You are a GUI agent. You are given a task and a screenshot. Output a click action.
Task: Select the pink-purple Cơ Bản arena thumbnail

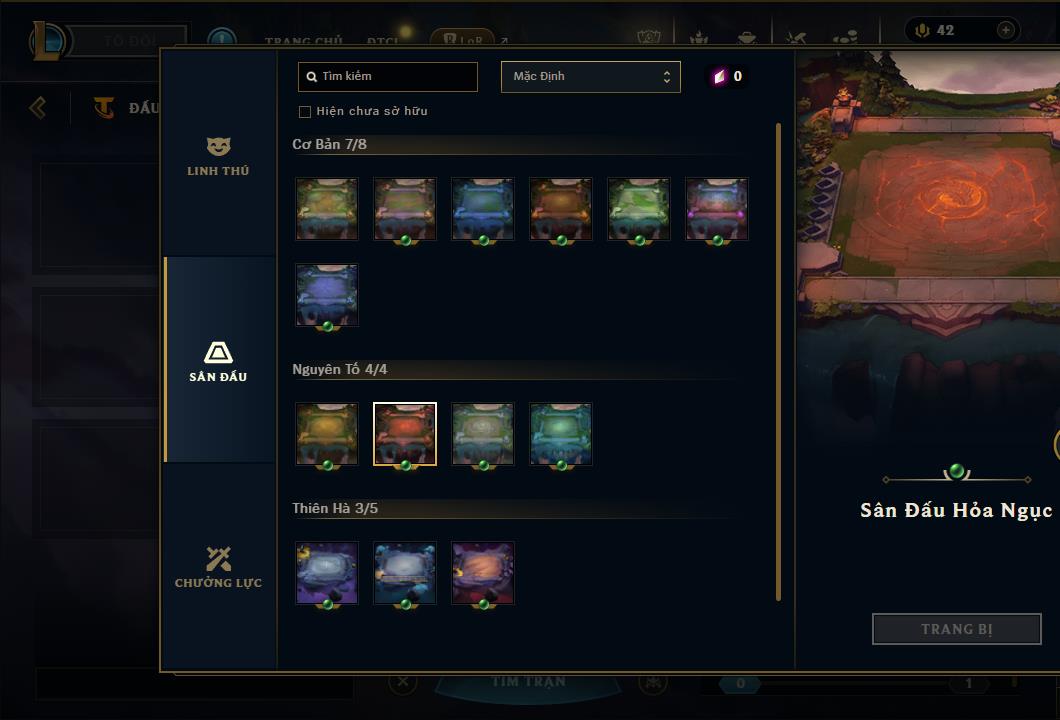[x=717, y=209]
